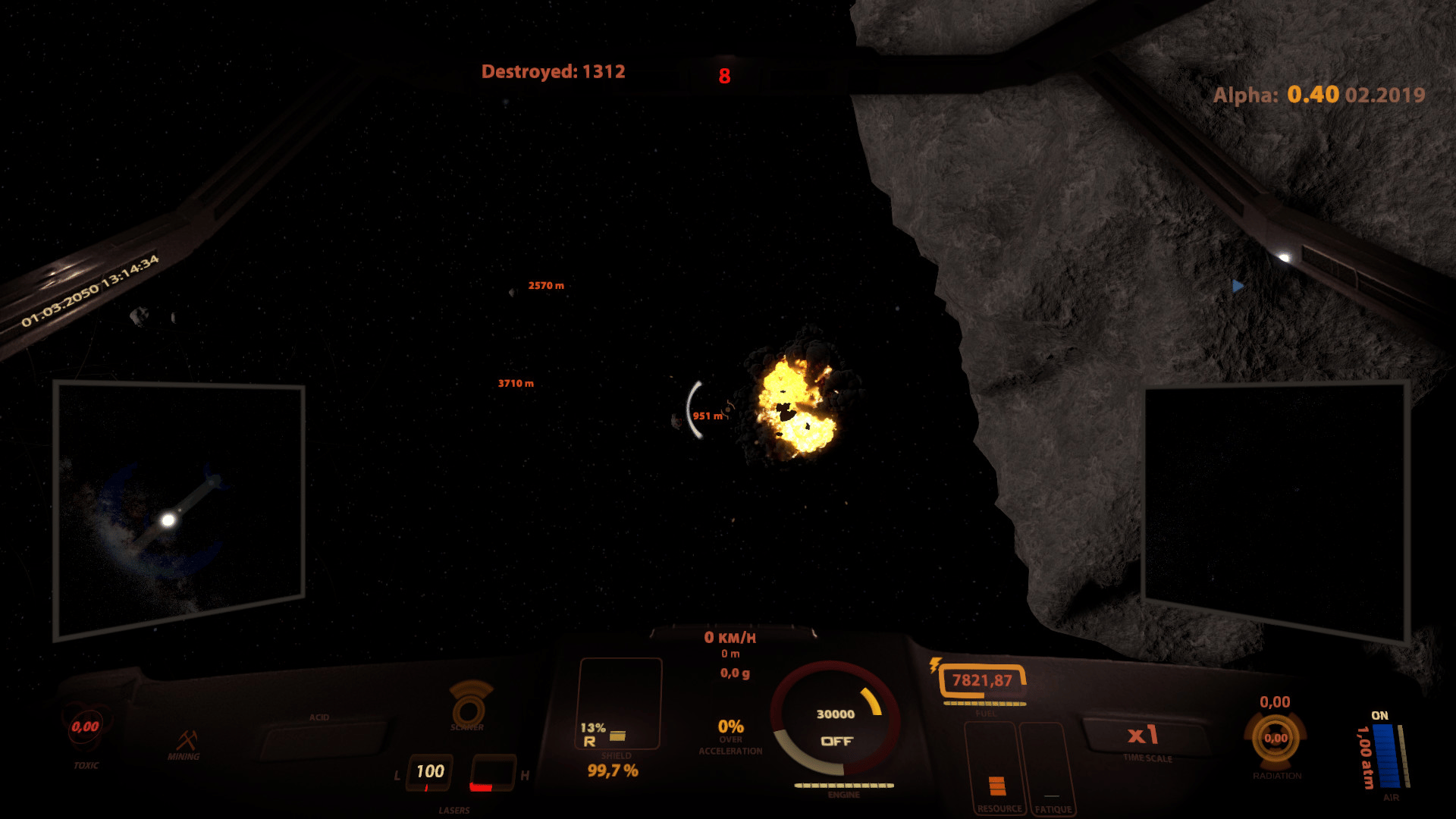Select the left laser L slot

pyautogui.click(x=429, y=772)
